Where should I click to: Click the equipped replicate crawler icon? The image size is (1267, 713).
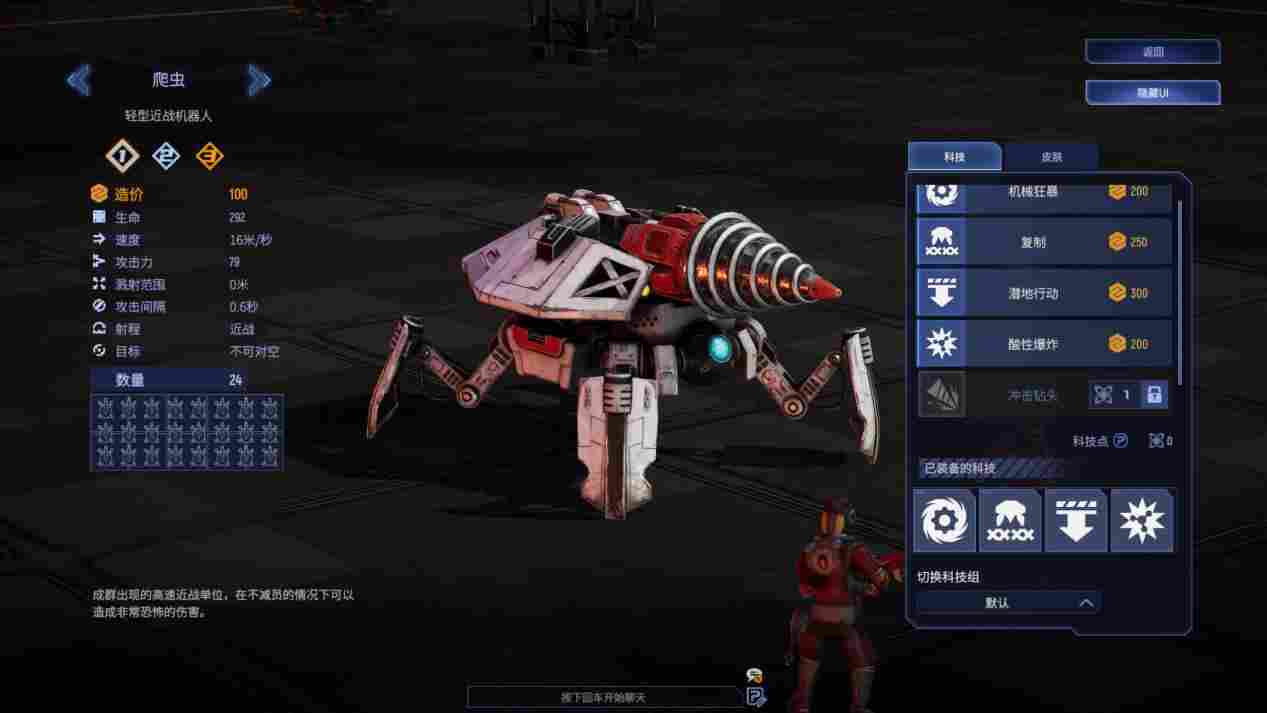pyautogui.click(x=1010, y=521)
